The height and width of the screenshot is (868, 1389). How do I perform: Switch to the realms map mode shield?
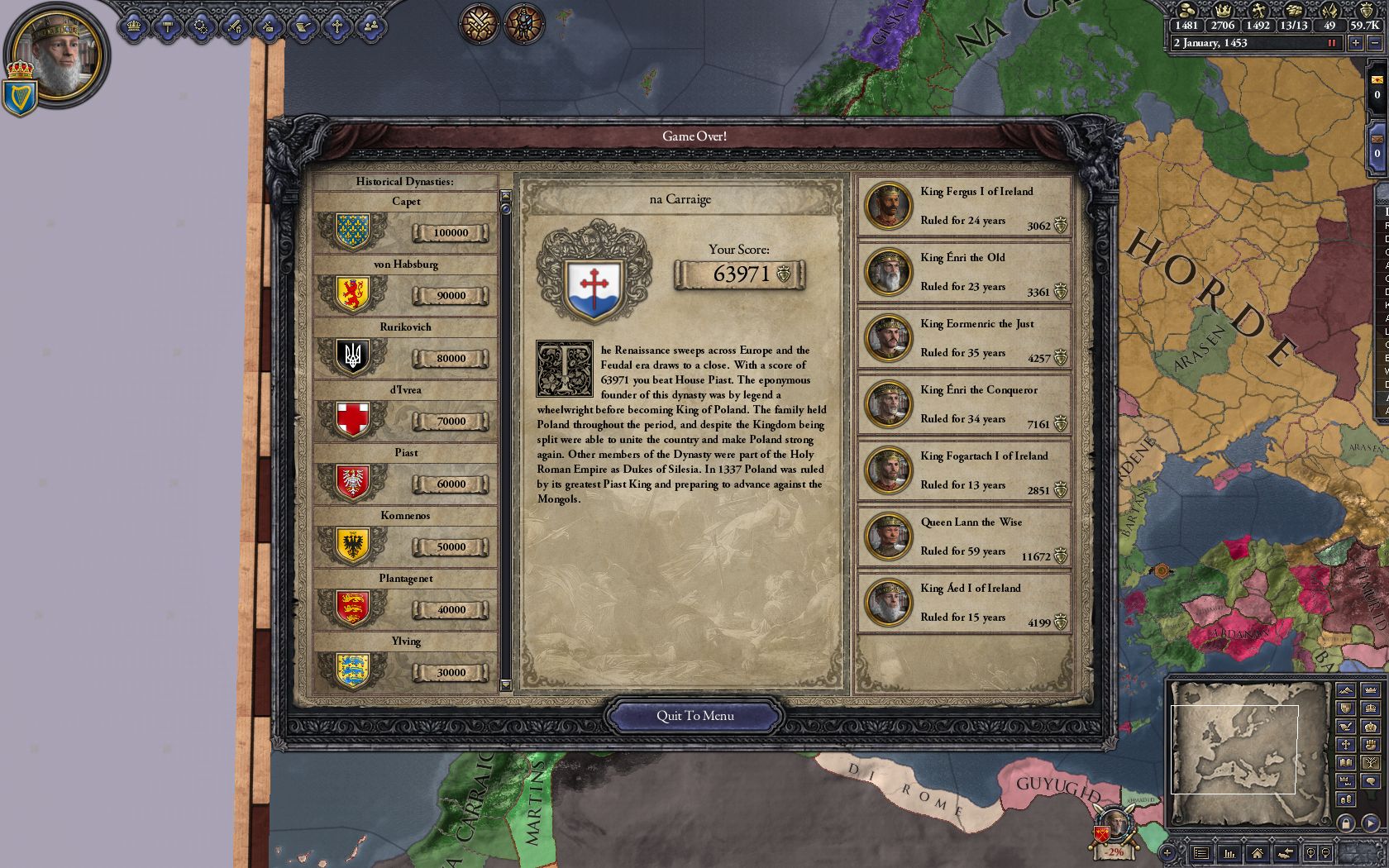click(x=1344, y=708)
